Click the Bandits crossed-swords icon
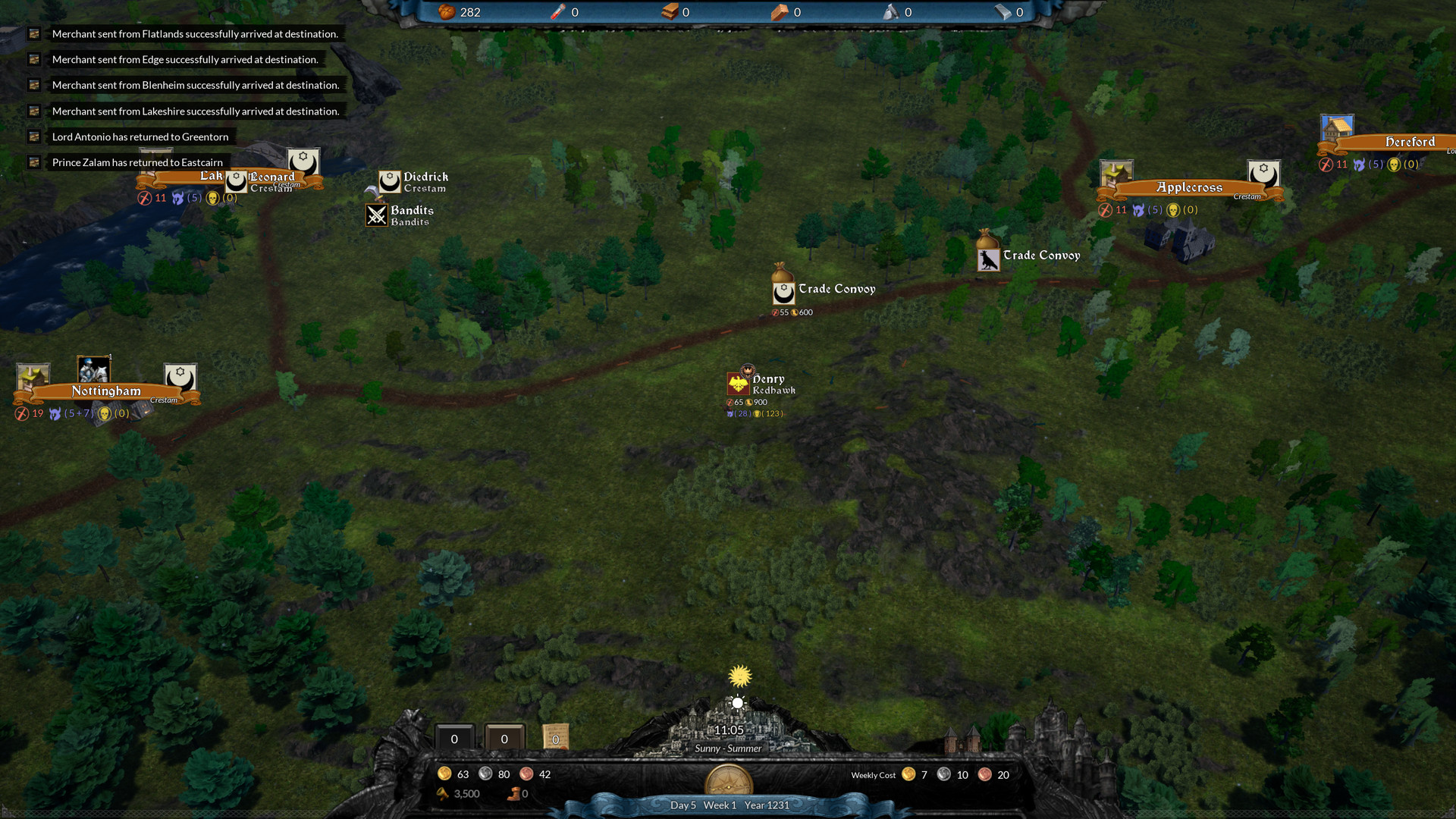Viewport: 1456px width, 819px height. (377, 215)
